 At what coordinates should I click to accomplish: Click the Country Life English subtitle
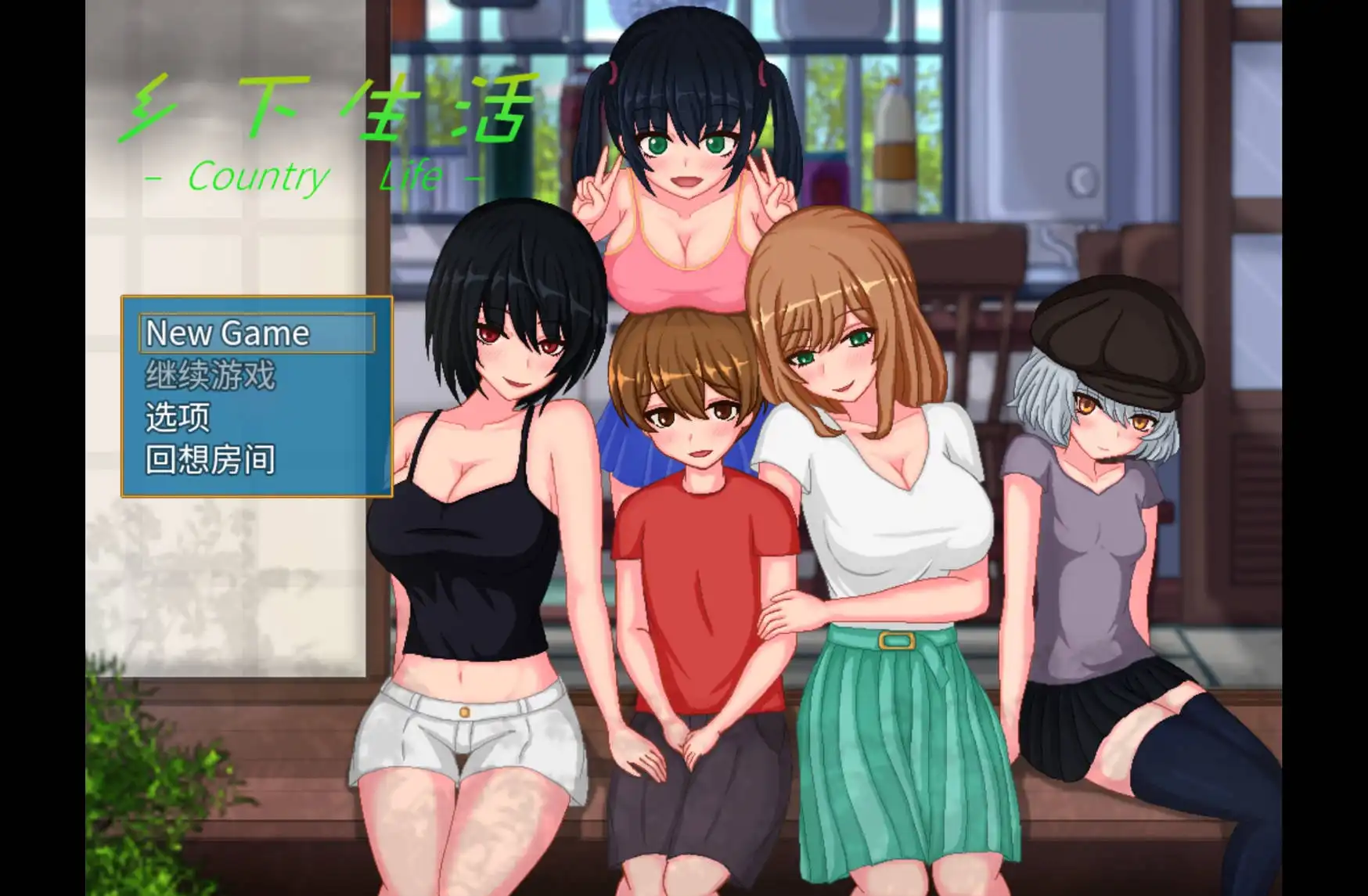pyautogui.click(x=313, y=176)
